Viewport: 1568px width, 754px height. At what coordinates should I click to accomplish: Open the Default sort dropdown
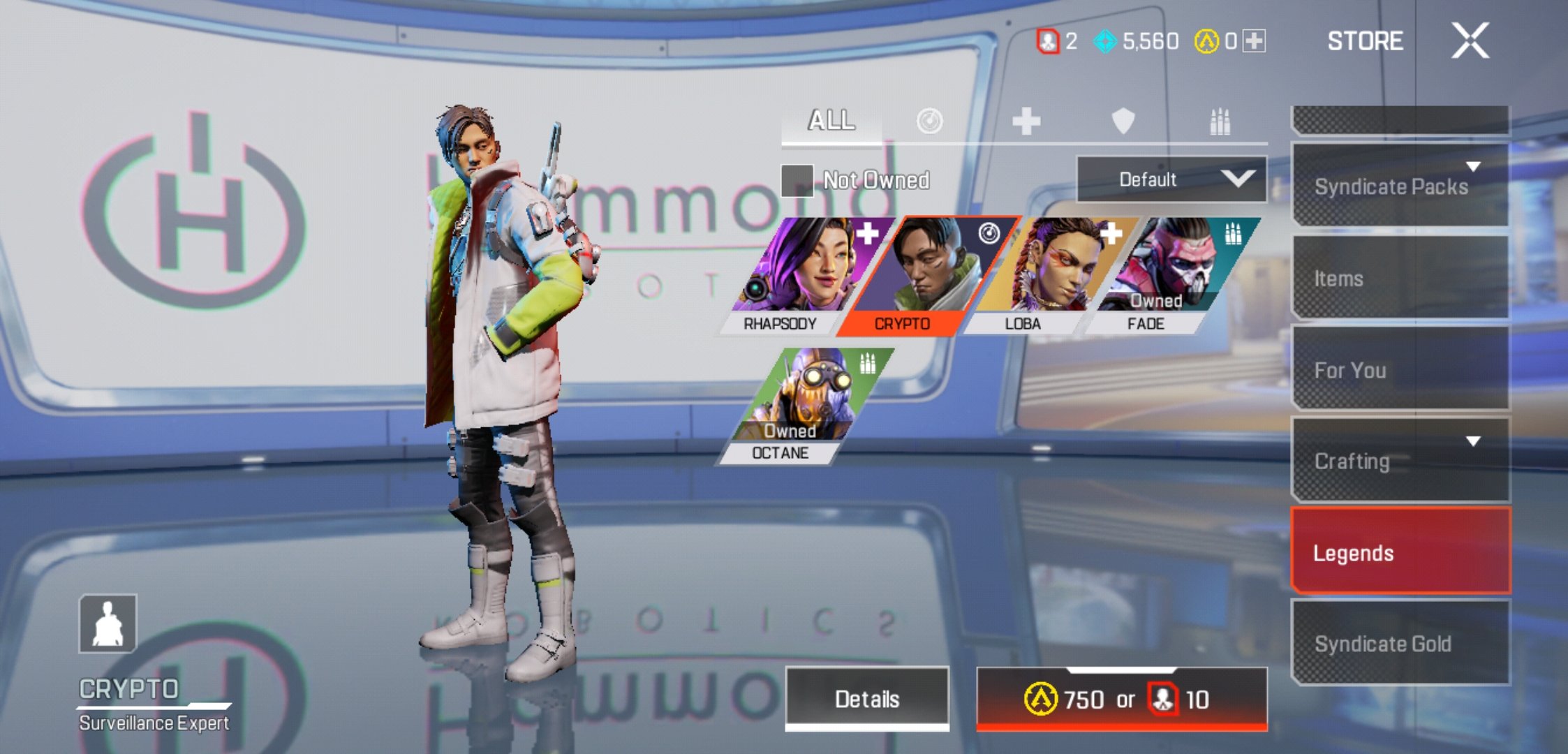coord(1171,179)
